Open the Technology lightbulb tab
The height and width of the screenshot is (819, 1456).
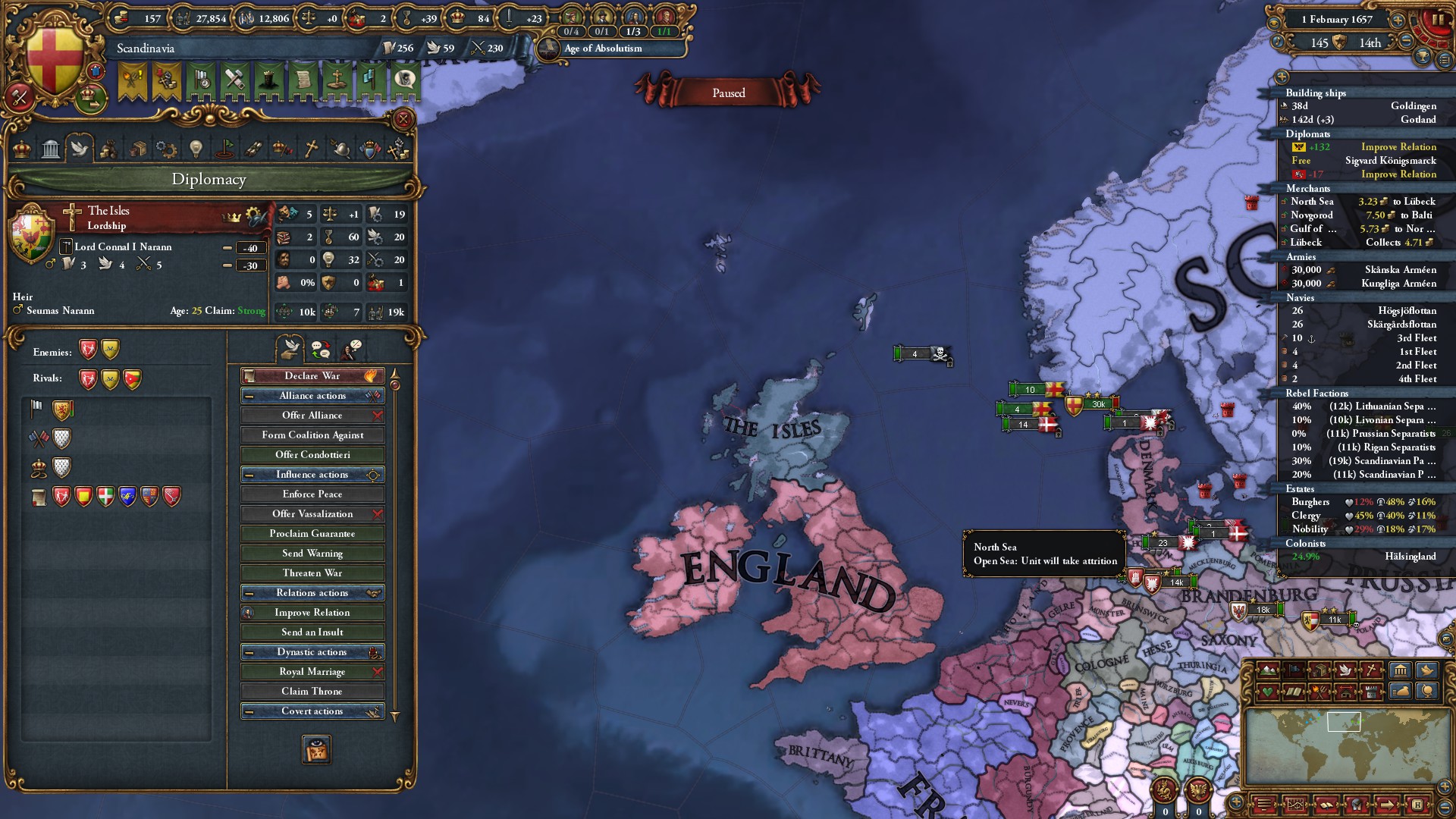click(x=196, y=149)
